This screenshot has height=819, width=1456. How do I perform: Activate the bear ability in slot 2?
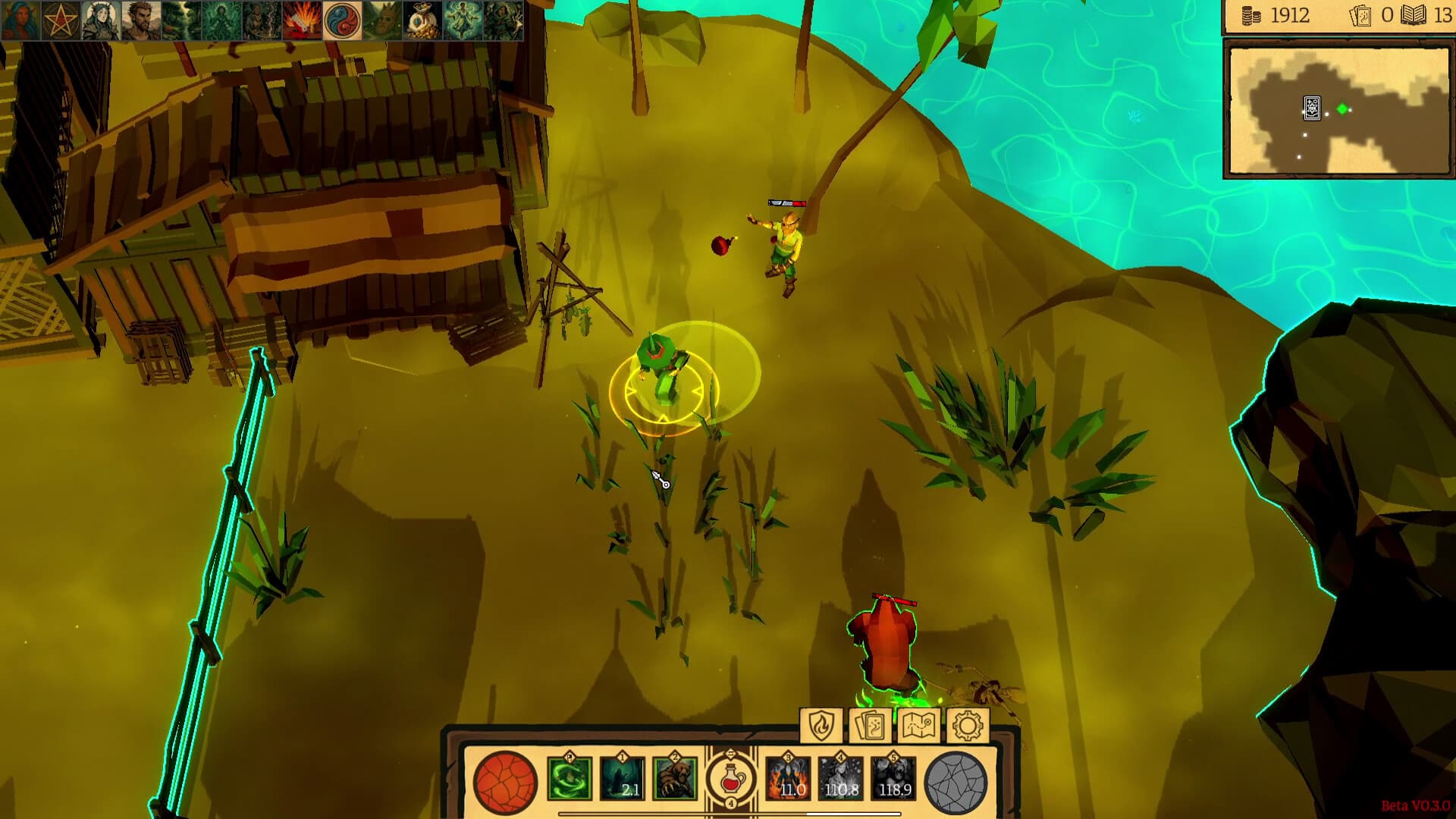(674, 777)
